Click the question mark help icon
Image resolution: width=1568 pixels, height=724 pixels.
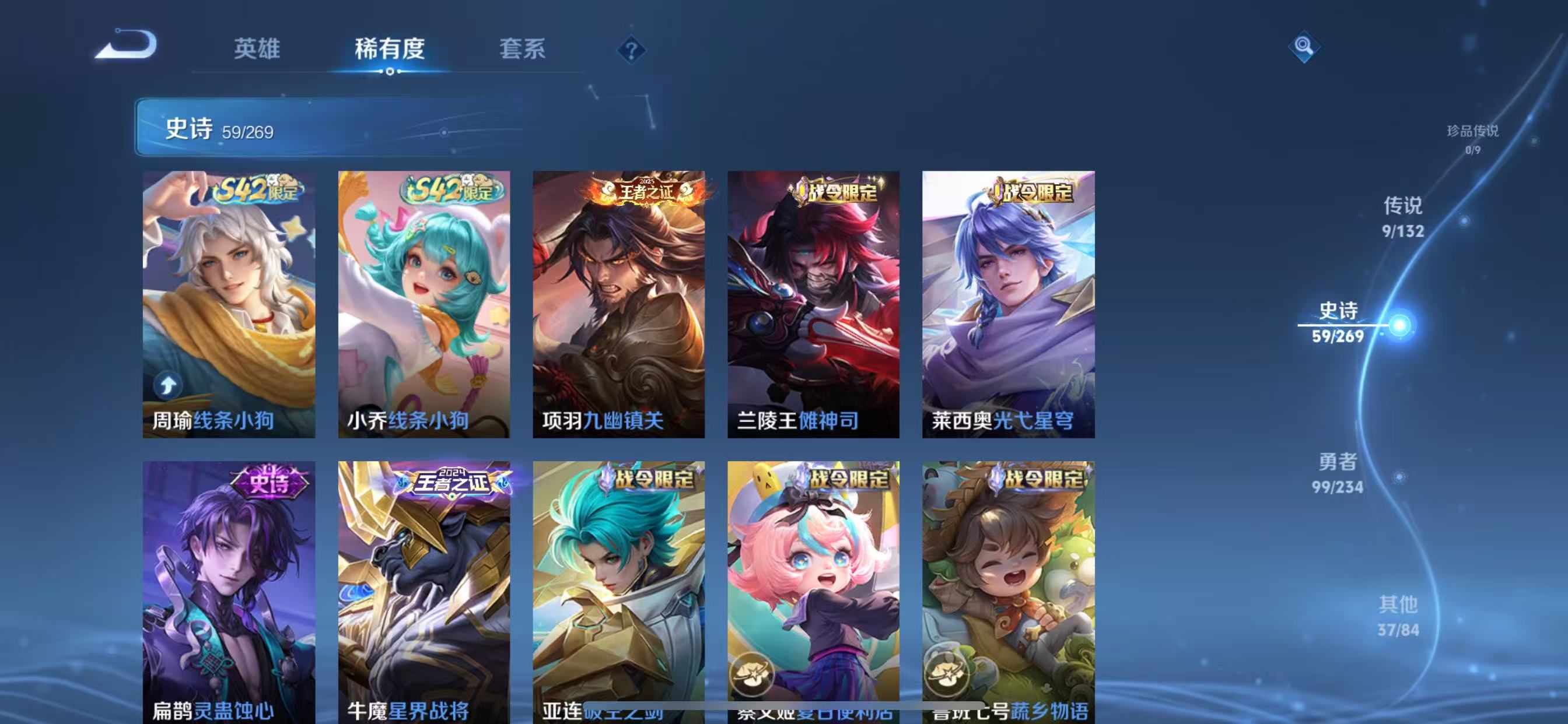(631, 51)
